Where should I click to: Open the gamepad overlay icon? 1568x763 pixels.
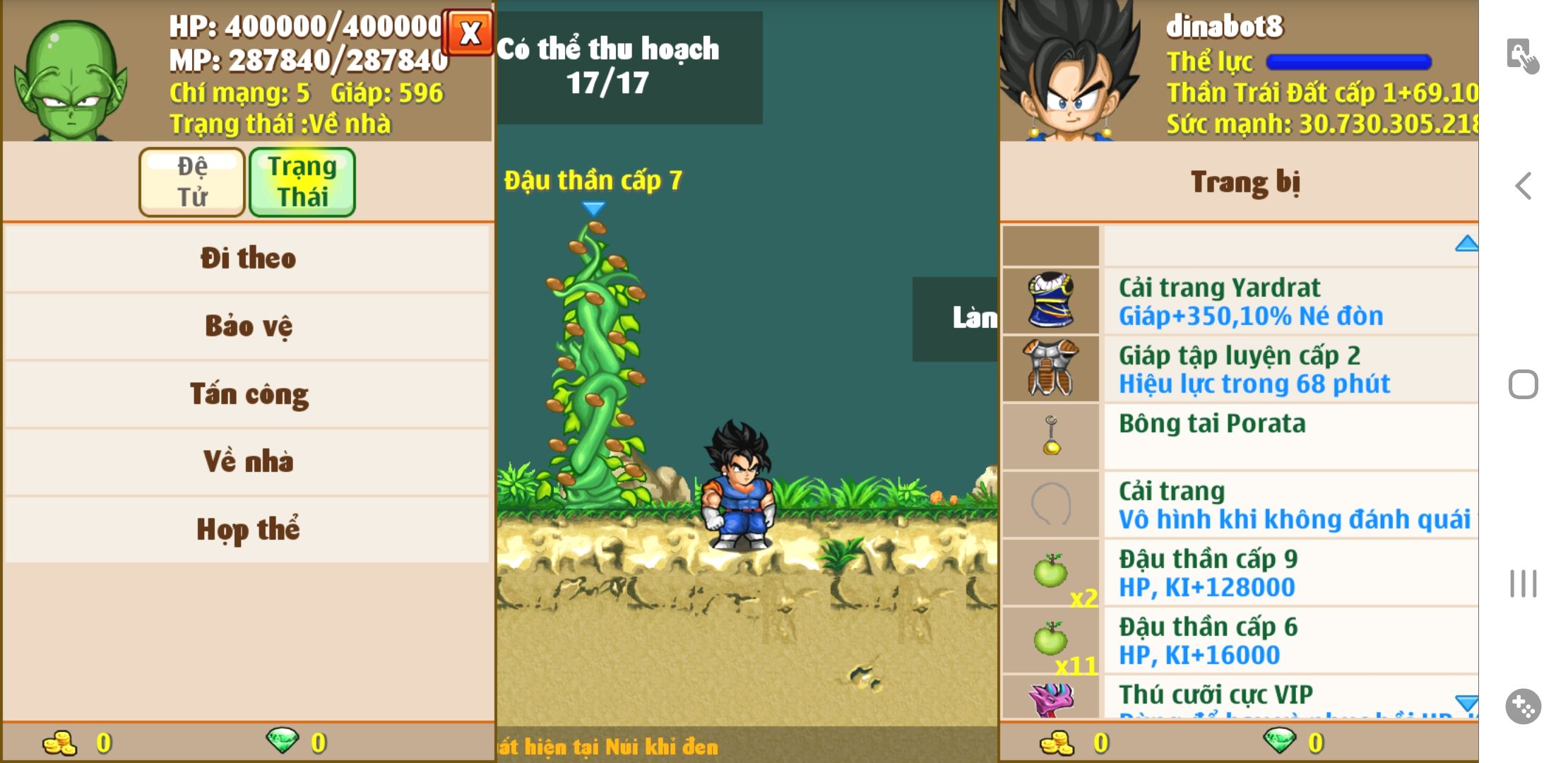click(1523, 706)
